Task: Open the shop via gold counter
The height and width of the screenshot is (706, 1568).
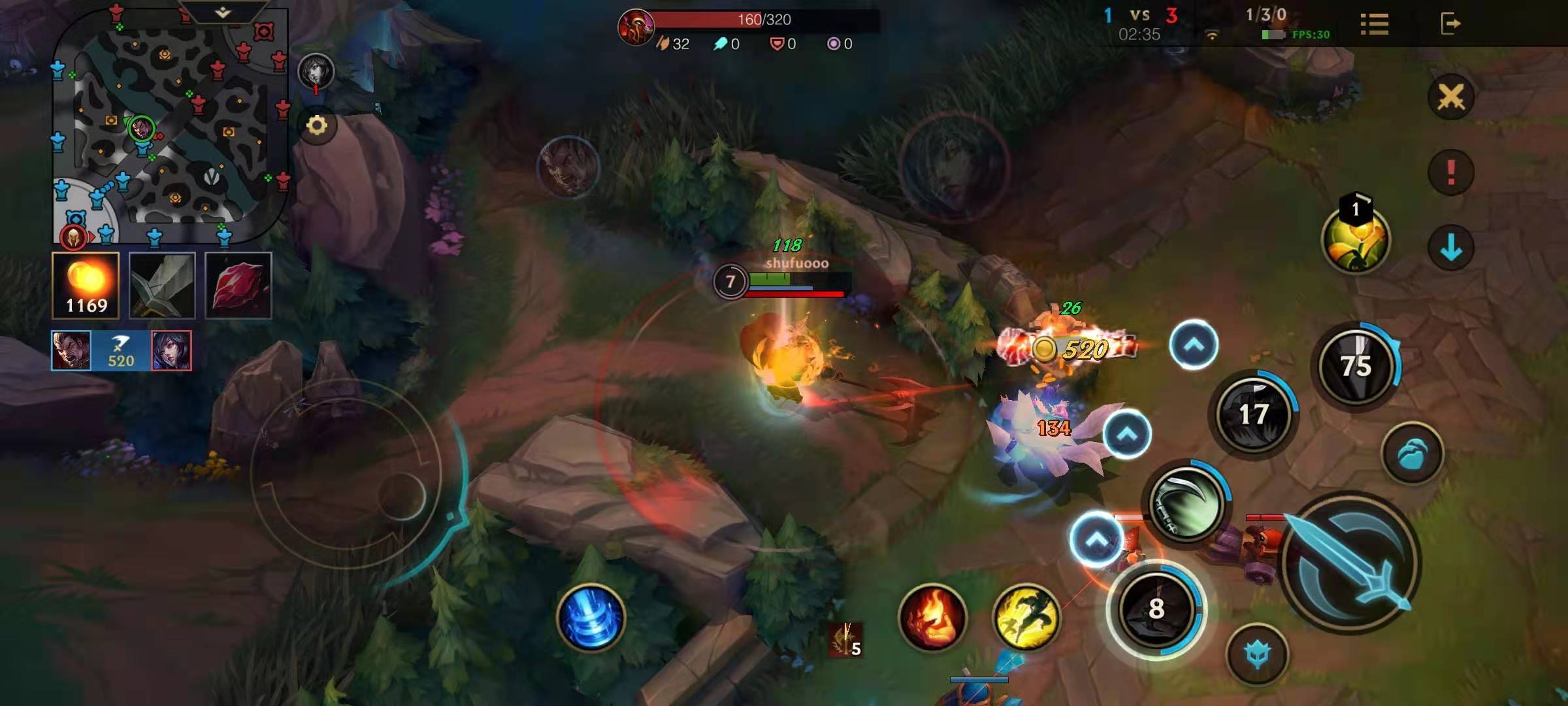Action: tap(86, 286)
